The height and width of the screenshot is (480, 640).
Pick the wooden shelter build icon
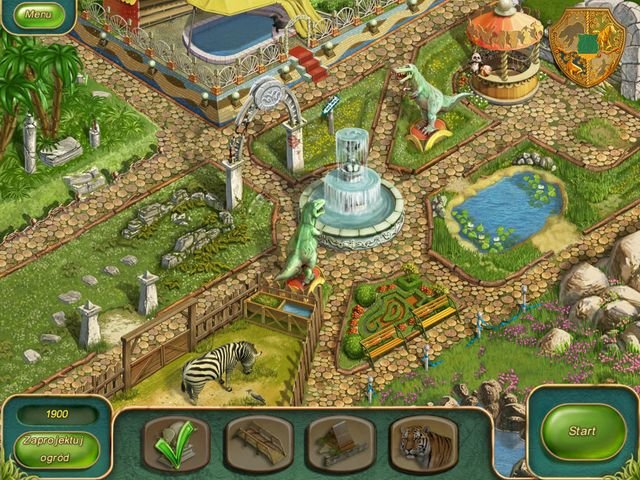(x=341, y=443)
